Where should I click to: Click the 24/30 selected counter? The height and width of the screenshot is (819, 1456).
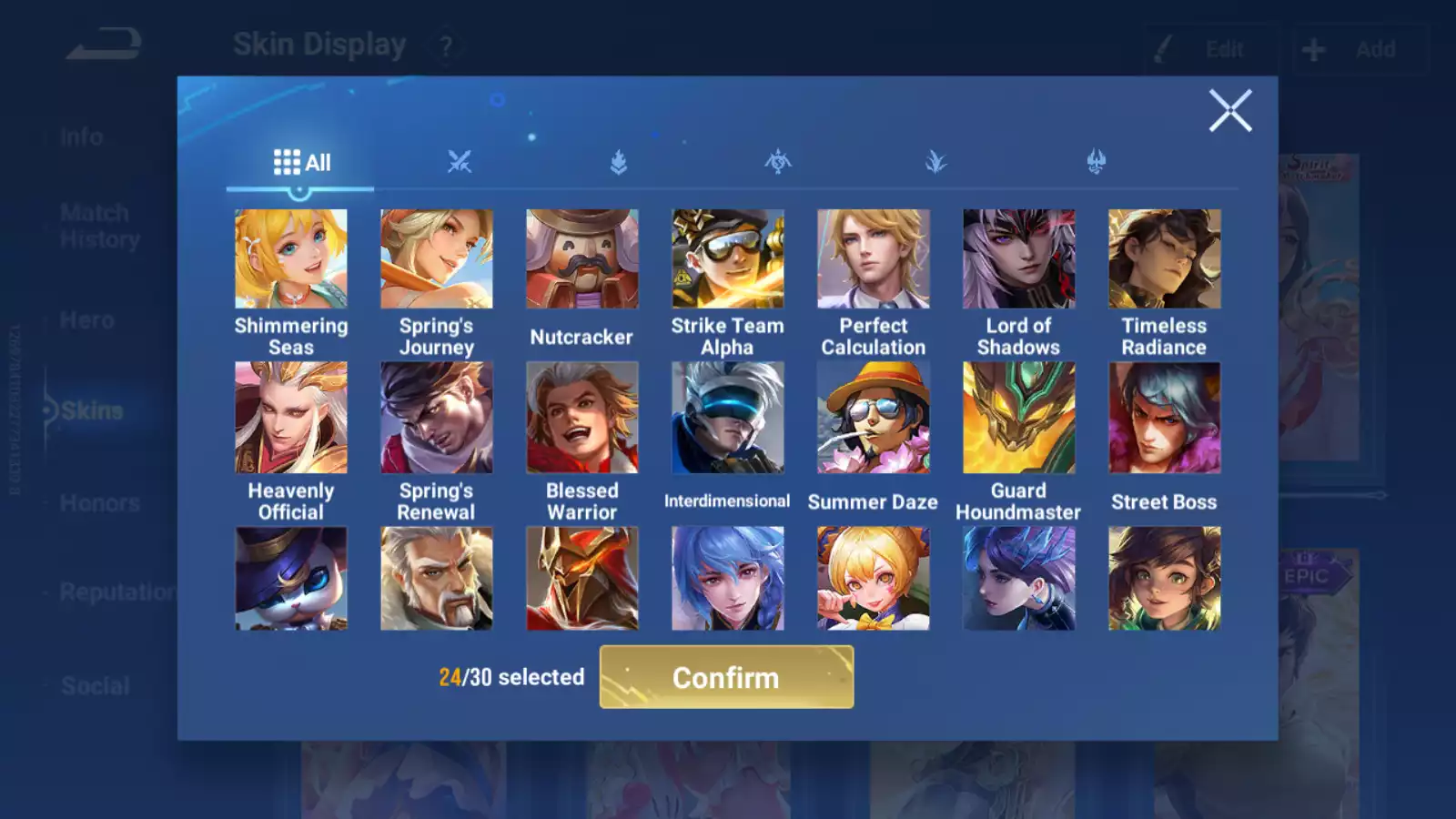(x=510, y=677)
